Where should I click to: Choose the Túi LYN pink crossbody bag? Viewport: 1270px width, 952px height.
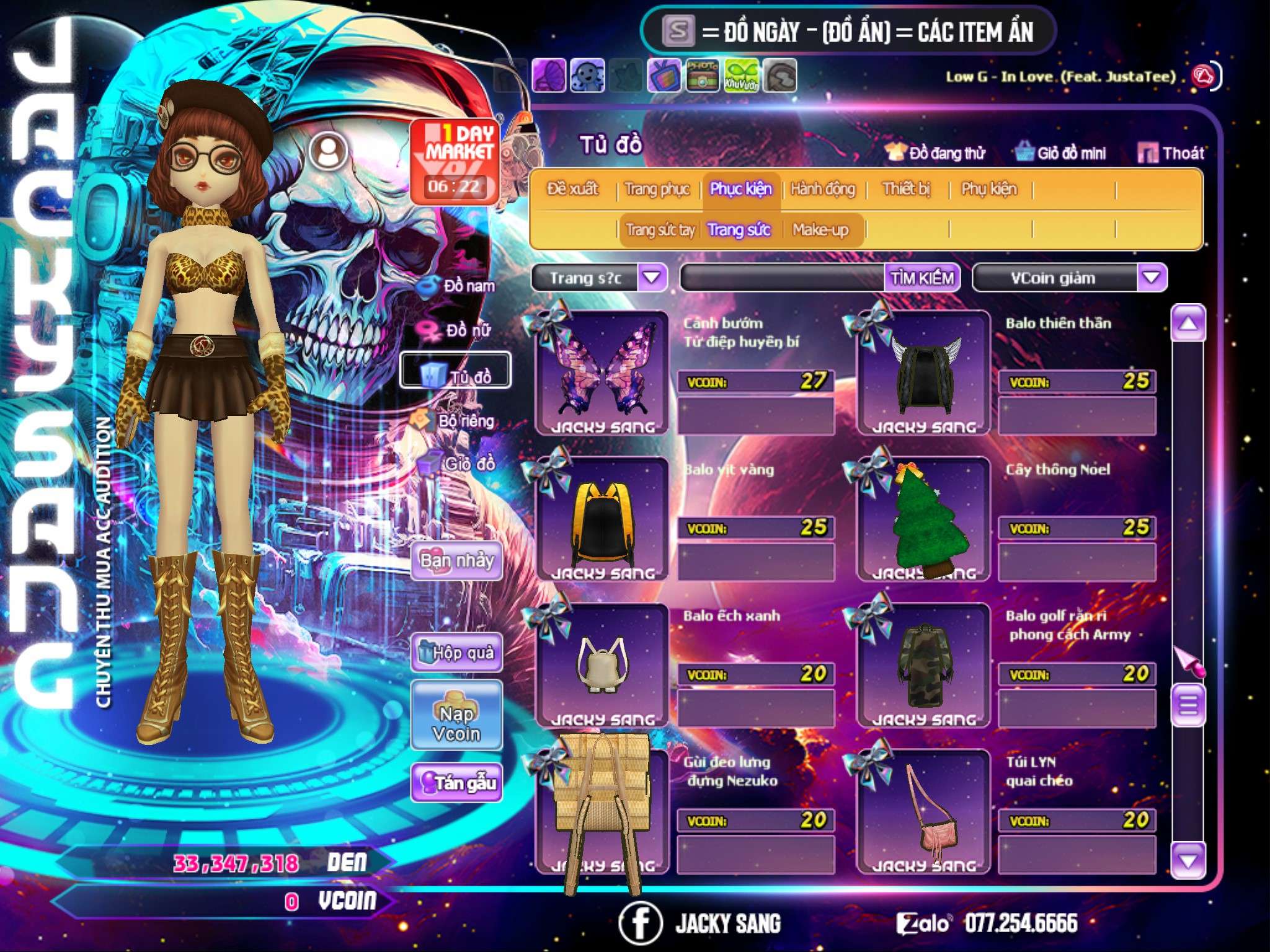[x=924, y=812]
